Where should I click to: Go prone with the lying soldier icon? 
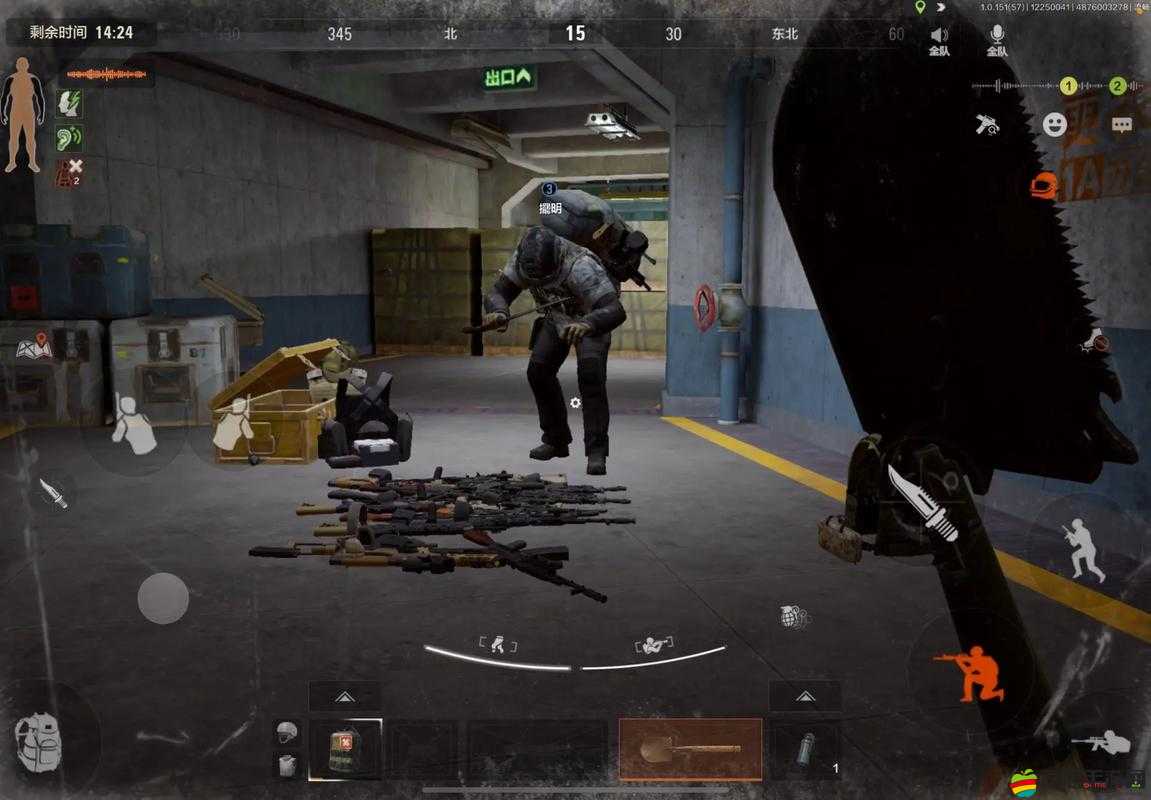click(x=1100, y=743)
